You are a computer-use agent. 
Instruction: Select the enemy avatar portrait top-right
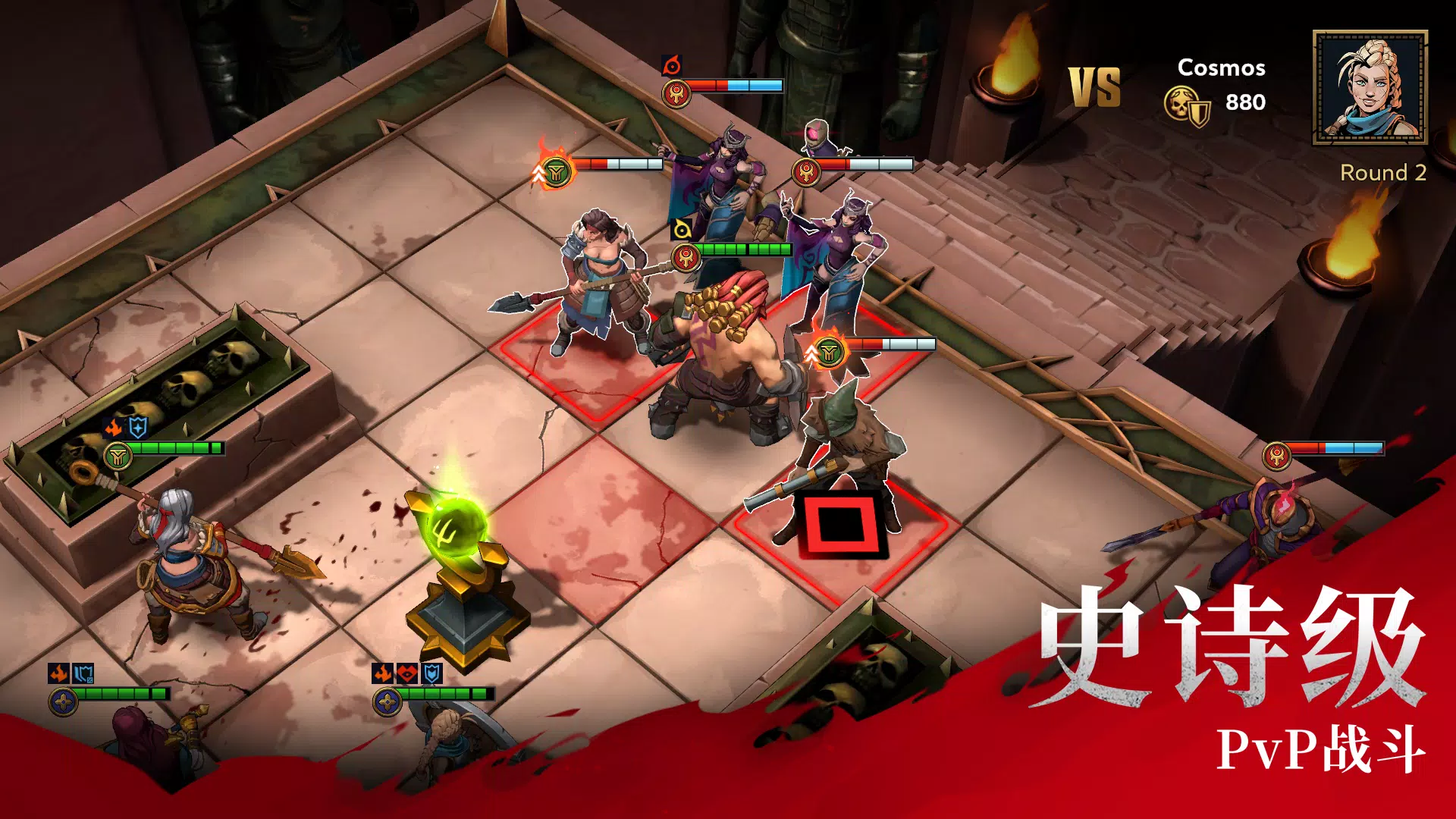1370,86
